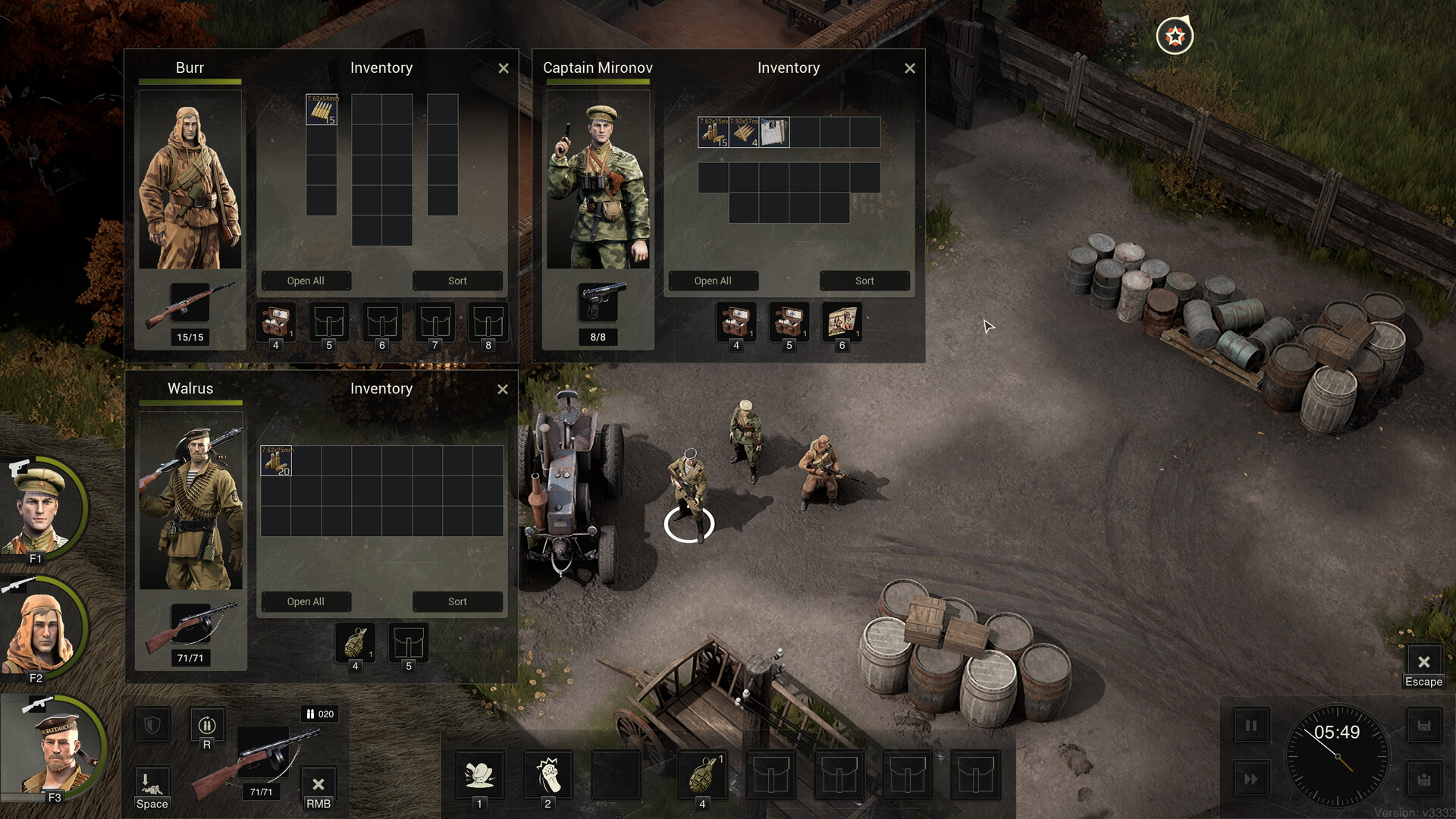Cancel the weapon action with the X button
Viewport: 1456px width, 819px height.
(318, 784)
